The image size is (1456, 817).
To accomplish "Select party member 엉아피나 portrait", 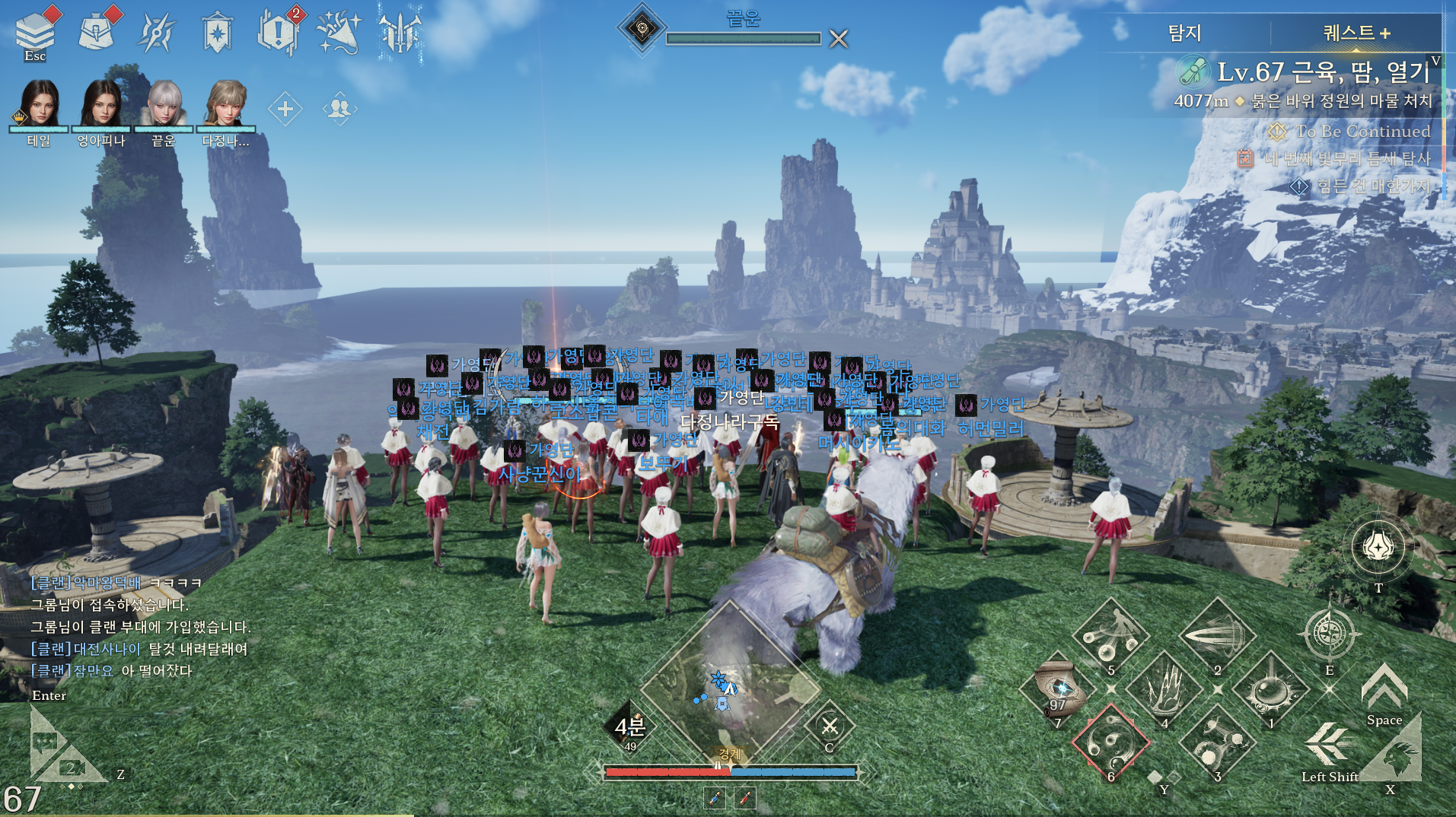I will [x=100, y=103].
